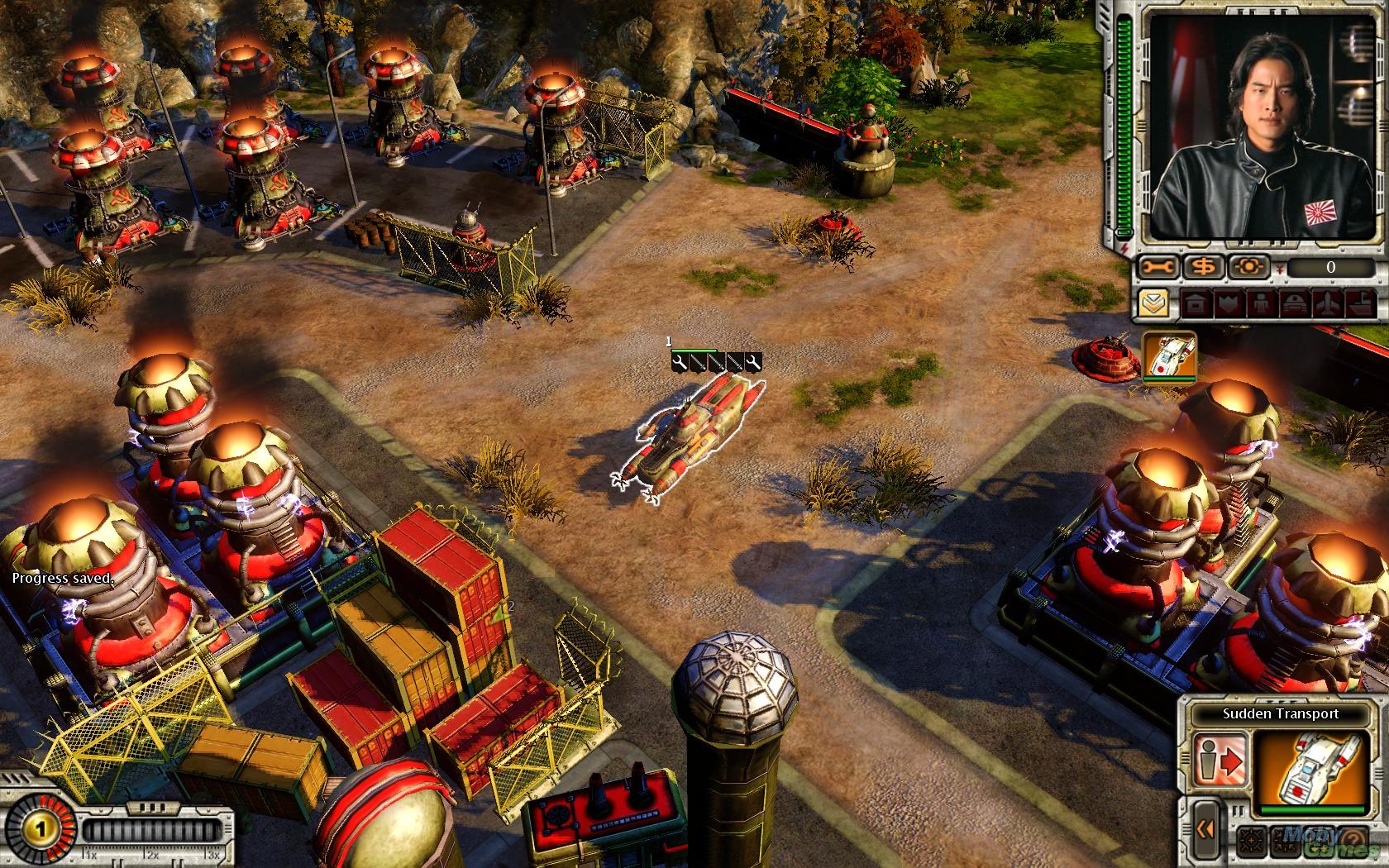Open the defense structures shield icon
Image resolution: width=1389 pixels, height=868 pixels.
pos(1229,303)
